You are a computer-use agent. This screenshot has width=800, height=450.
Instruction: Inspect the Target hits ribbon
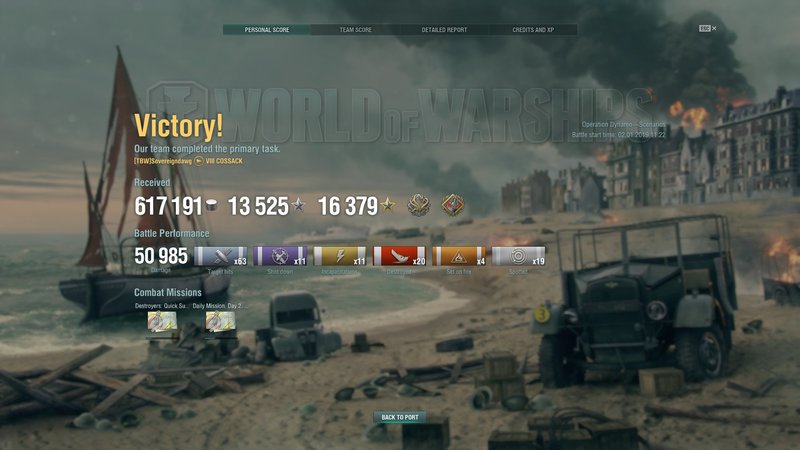(221, 257)
